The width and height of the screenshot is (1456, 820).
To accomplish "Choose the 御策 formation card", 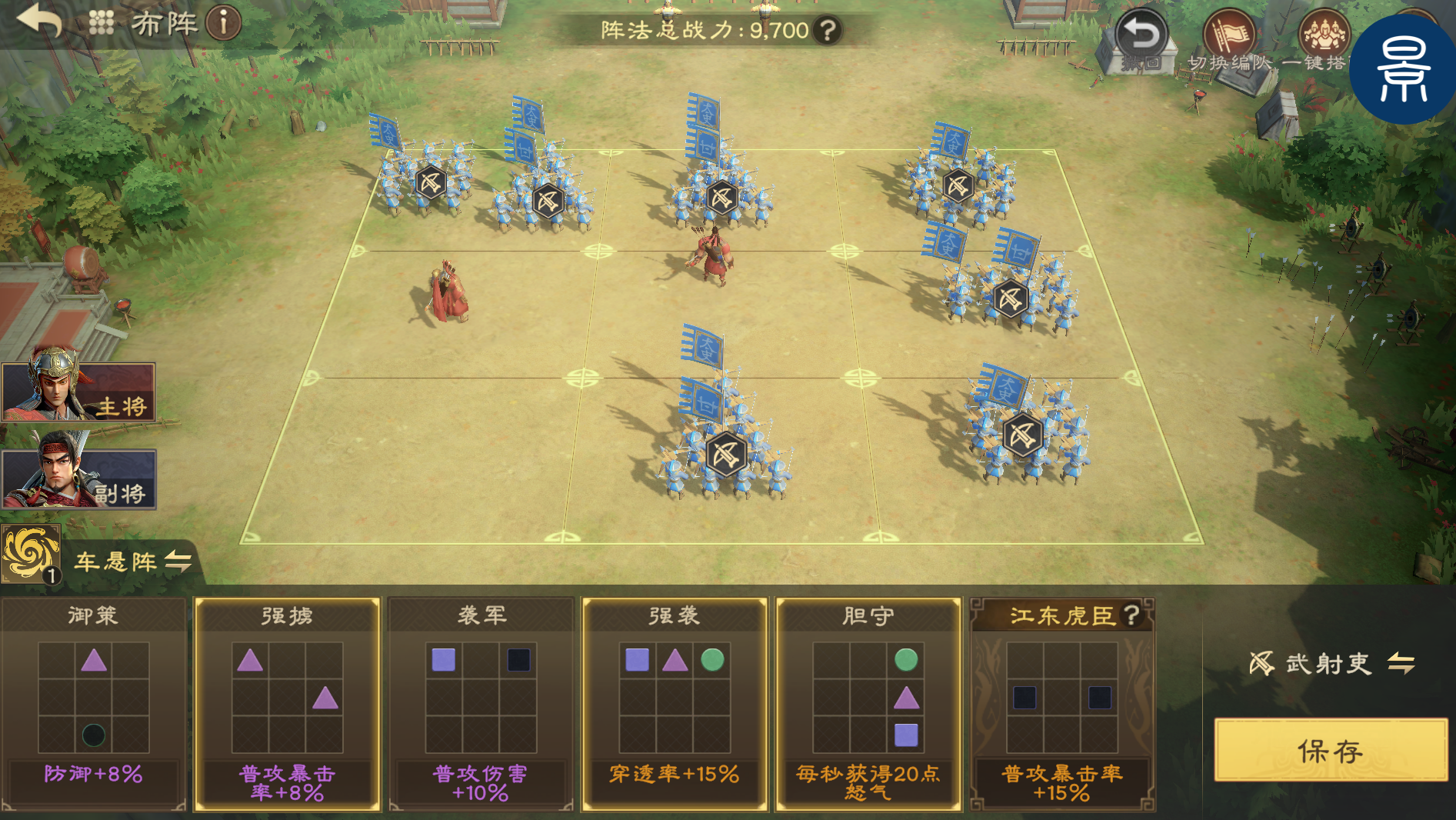I will (93, 704).
